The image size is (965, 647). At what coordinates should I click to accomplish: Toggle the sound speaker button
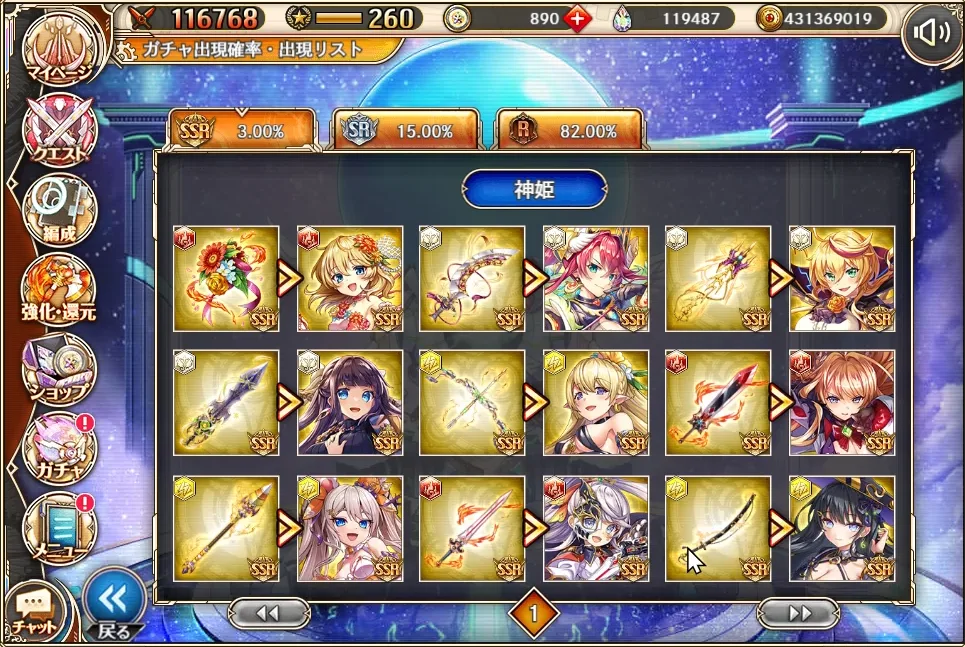[932, 35]
